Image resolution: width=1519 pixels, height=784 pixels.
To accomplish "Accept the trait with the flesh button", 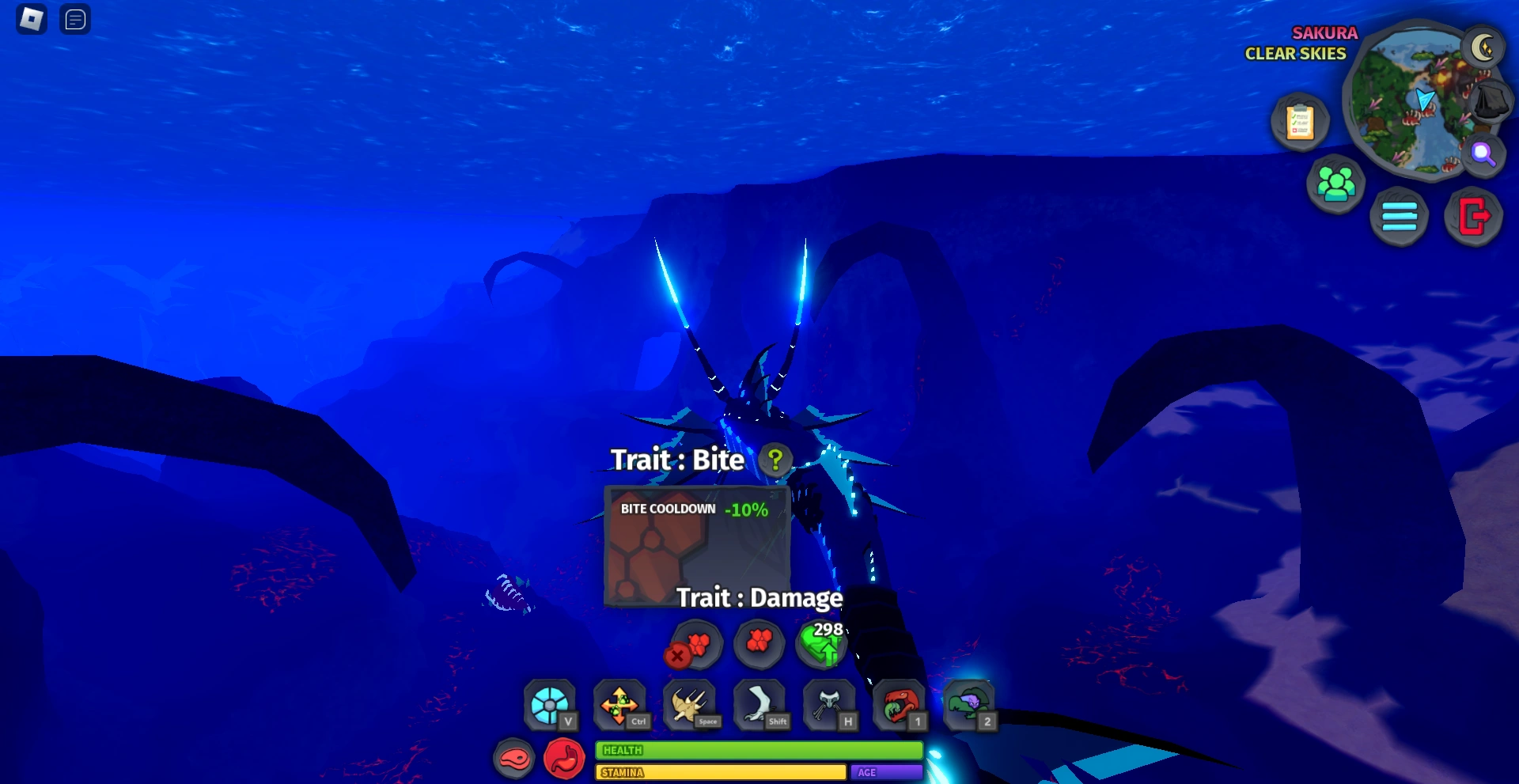I will pyautogui.click(x=760, y=644).
